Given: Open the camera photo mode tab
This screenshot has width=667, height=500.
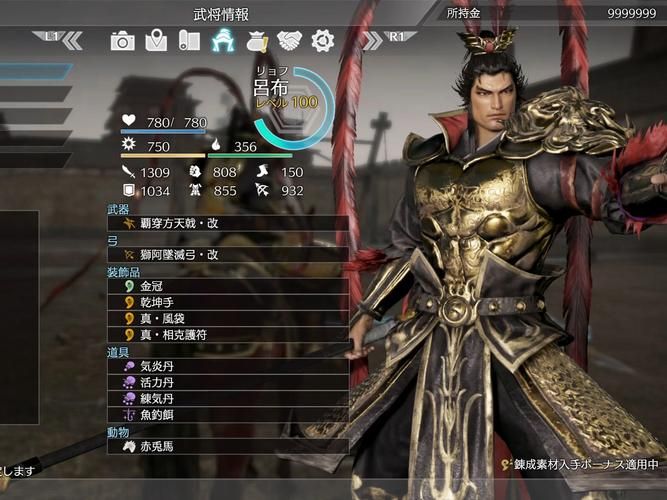Looking at the screenshot, I should pyautogui.click(x=122, y=41).
